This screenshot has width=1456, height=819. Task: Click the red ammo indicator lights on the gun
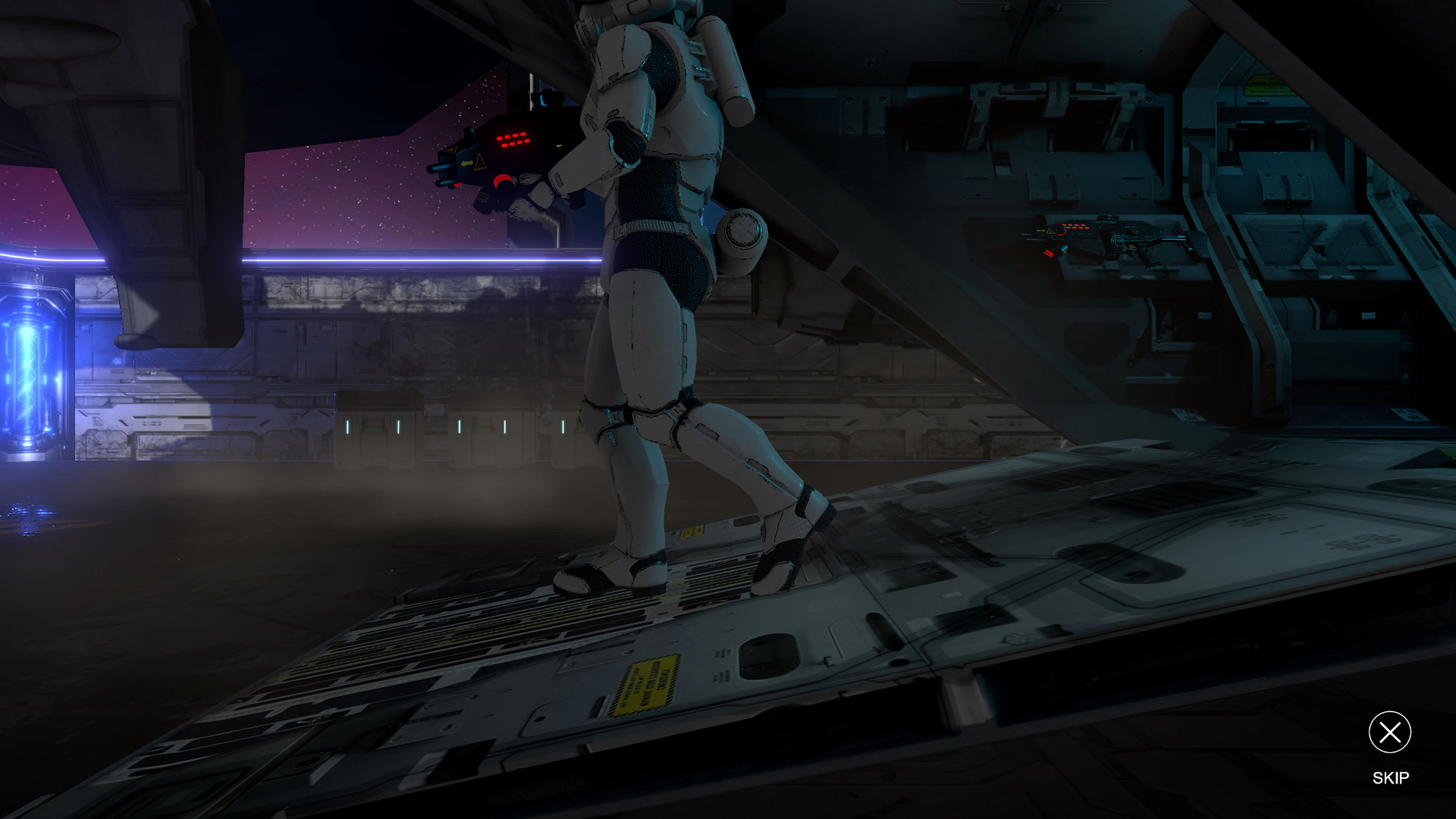pos(515,140)
